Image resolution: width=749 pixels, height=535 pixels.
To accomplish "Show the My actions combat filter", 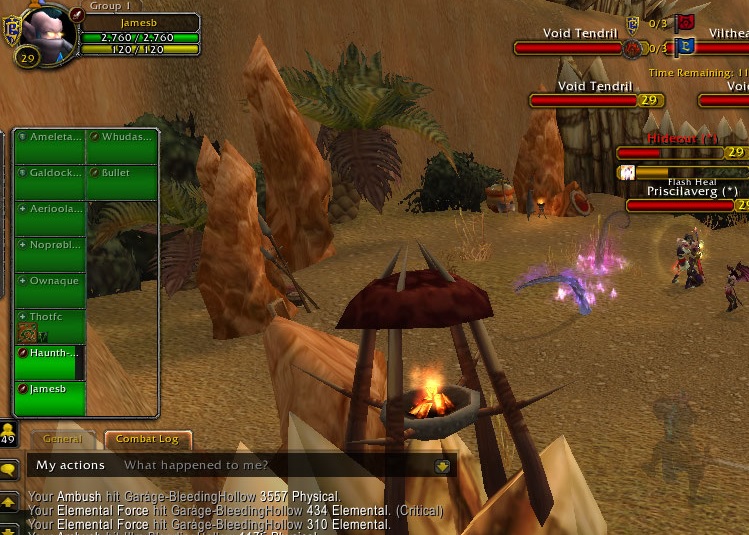I will [x=70, y=465].
